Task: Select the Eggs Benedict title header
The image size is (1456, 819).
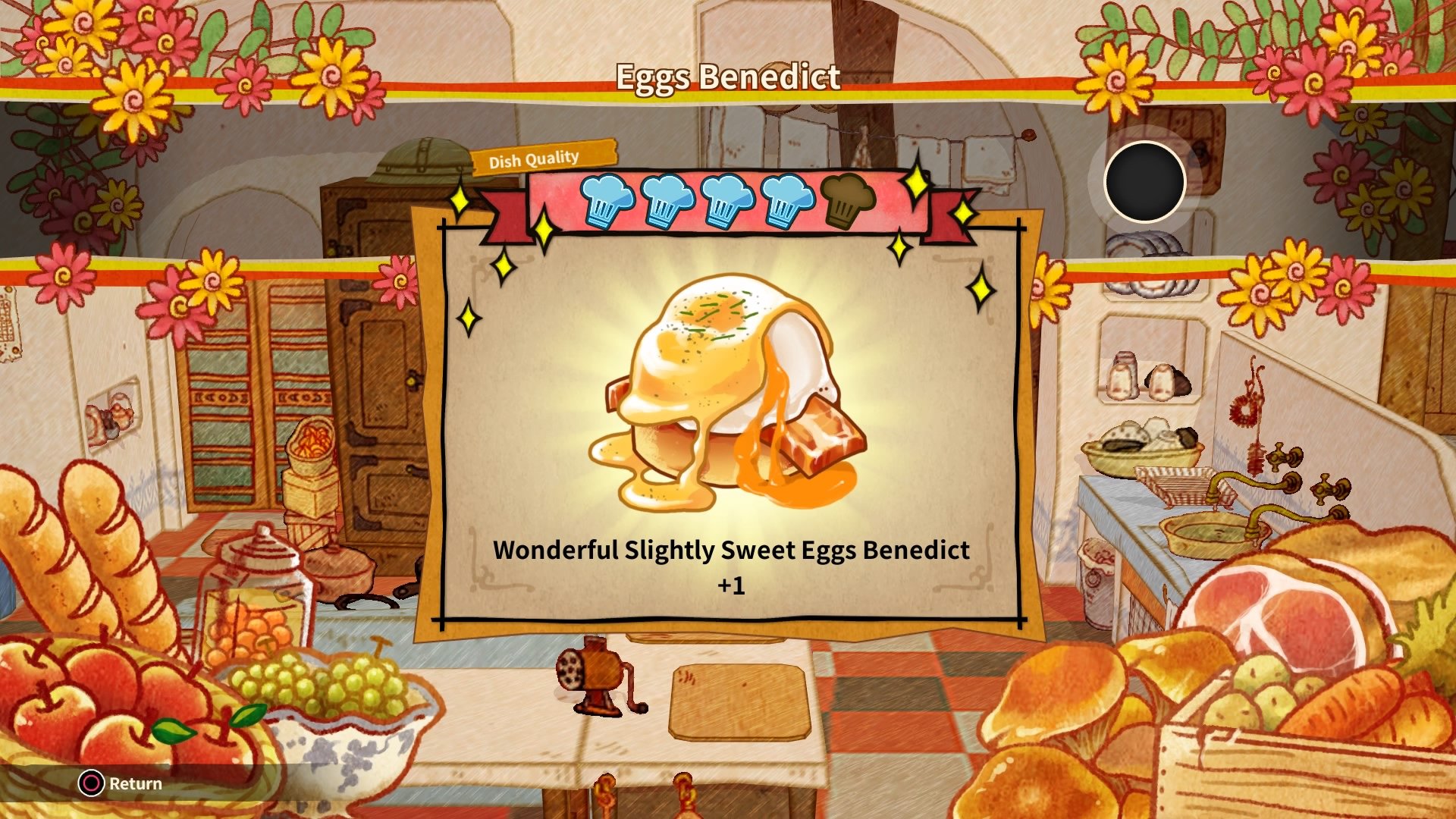Action: [727, 76]
